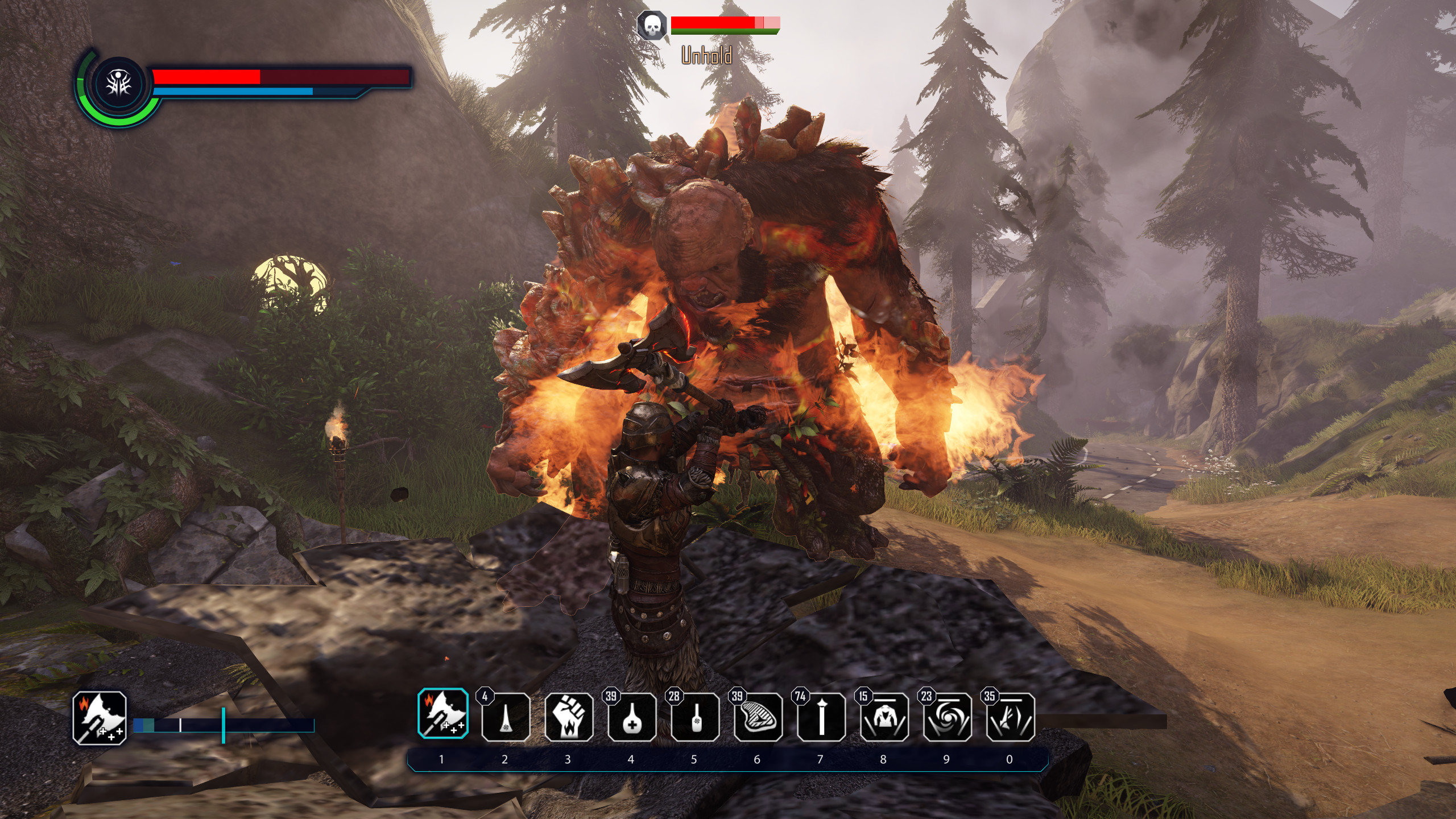Activate the armor jacket spell slot
Image resolution: width=1456 pixels, height=819 pixels.
(x=884, y=717)
